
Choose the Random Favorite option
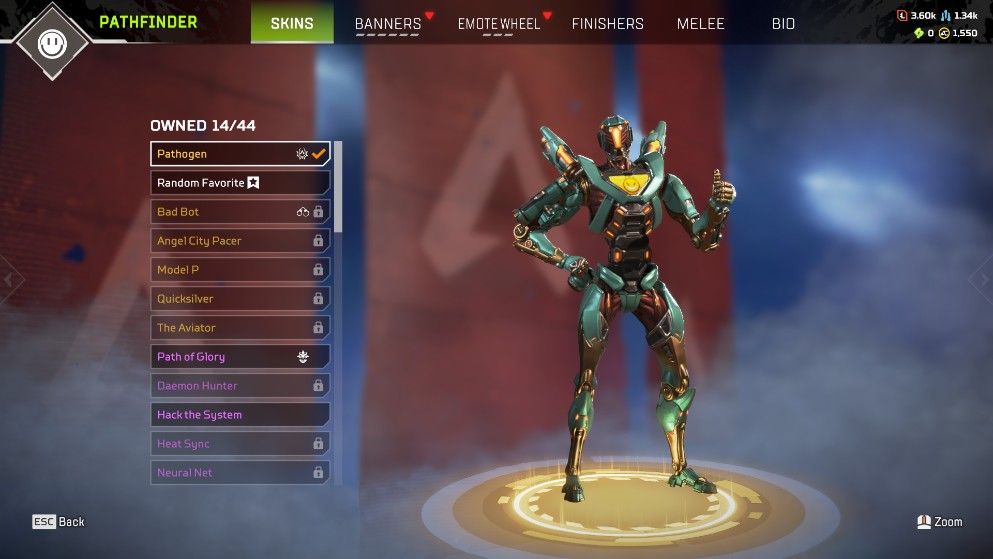(x=240, y=183)
